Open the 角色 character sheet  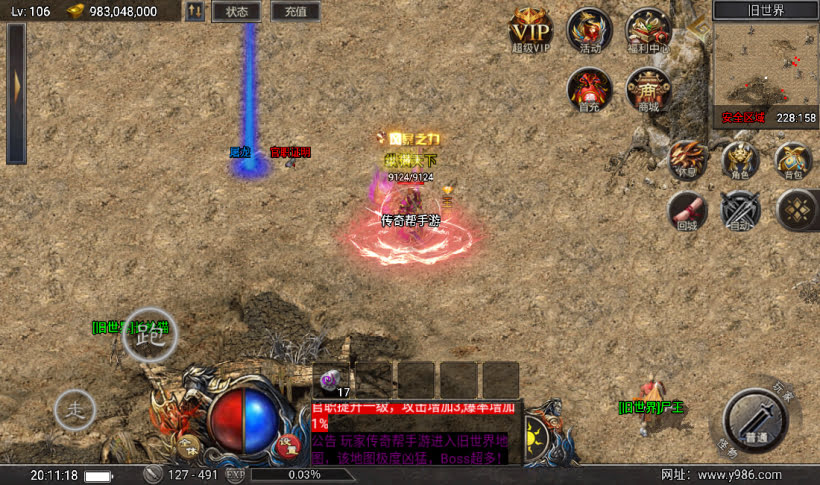pyautogui.click(x=741, y=160)
